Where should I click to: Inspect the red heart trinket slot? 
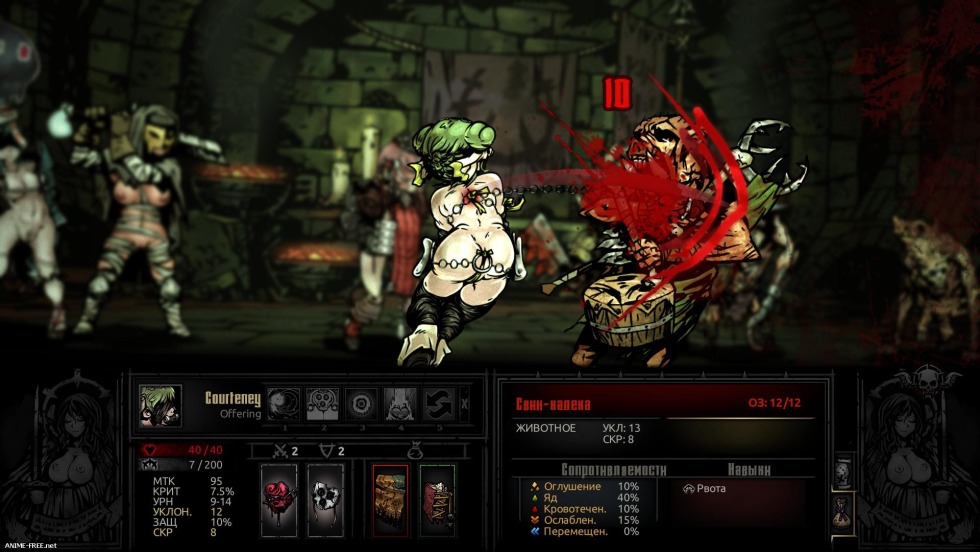[279, 499]
